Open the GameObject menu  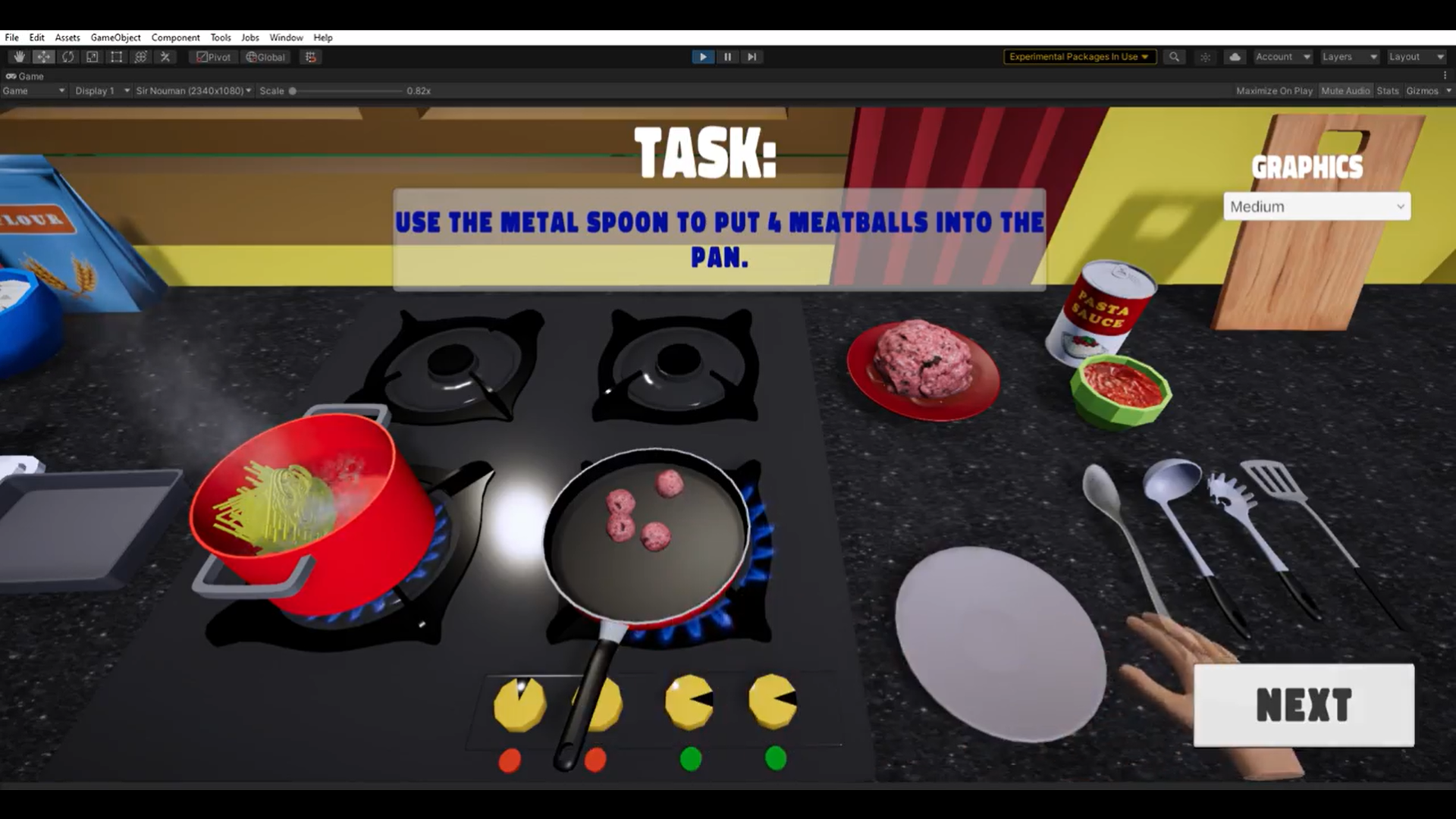[x=115, y=37]
